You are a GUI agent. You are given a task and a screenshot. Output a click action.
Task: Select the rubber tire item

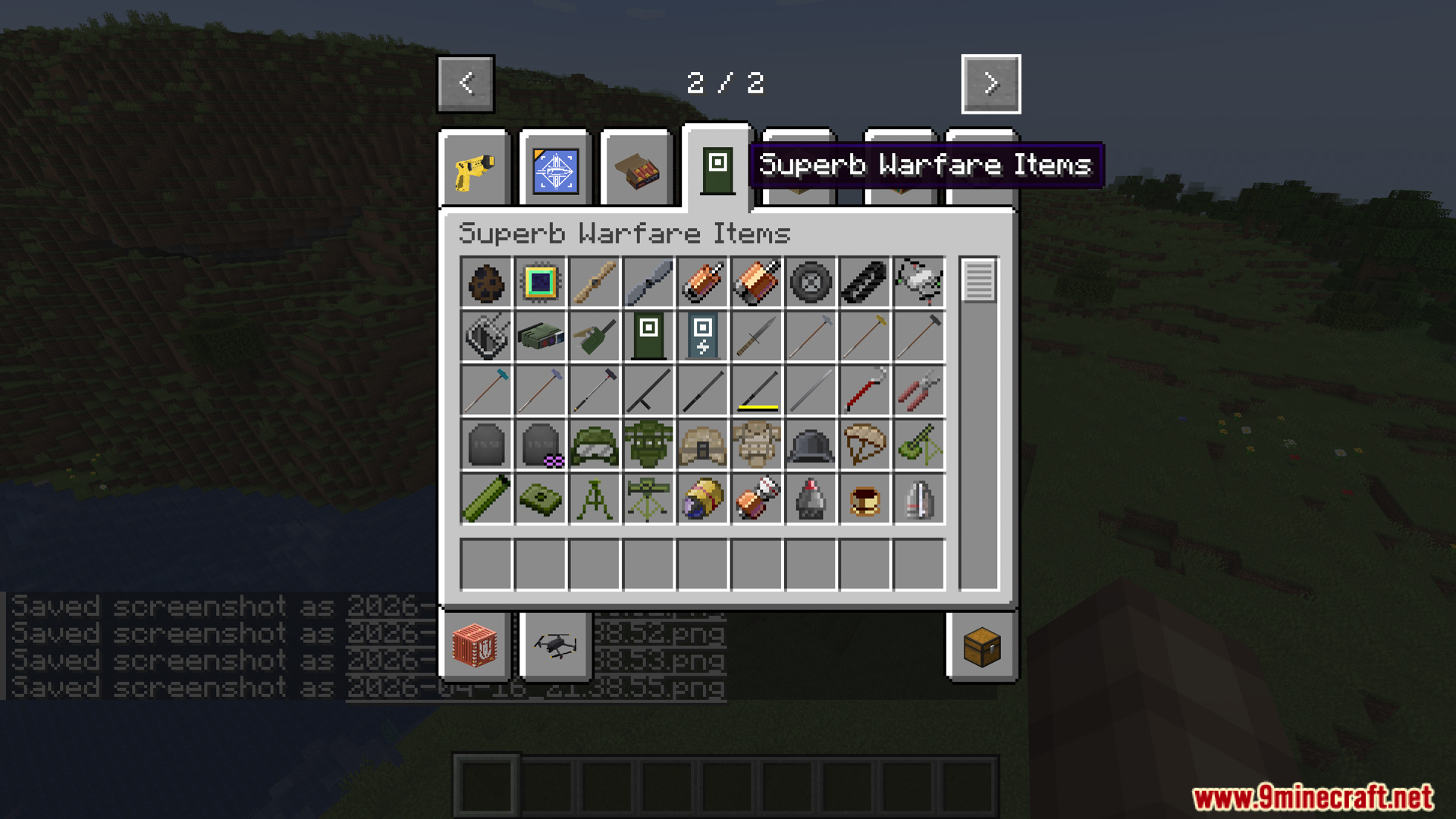pos(811,282)
